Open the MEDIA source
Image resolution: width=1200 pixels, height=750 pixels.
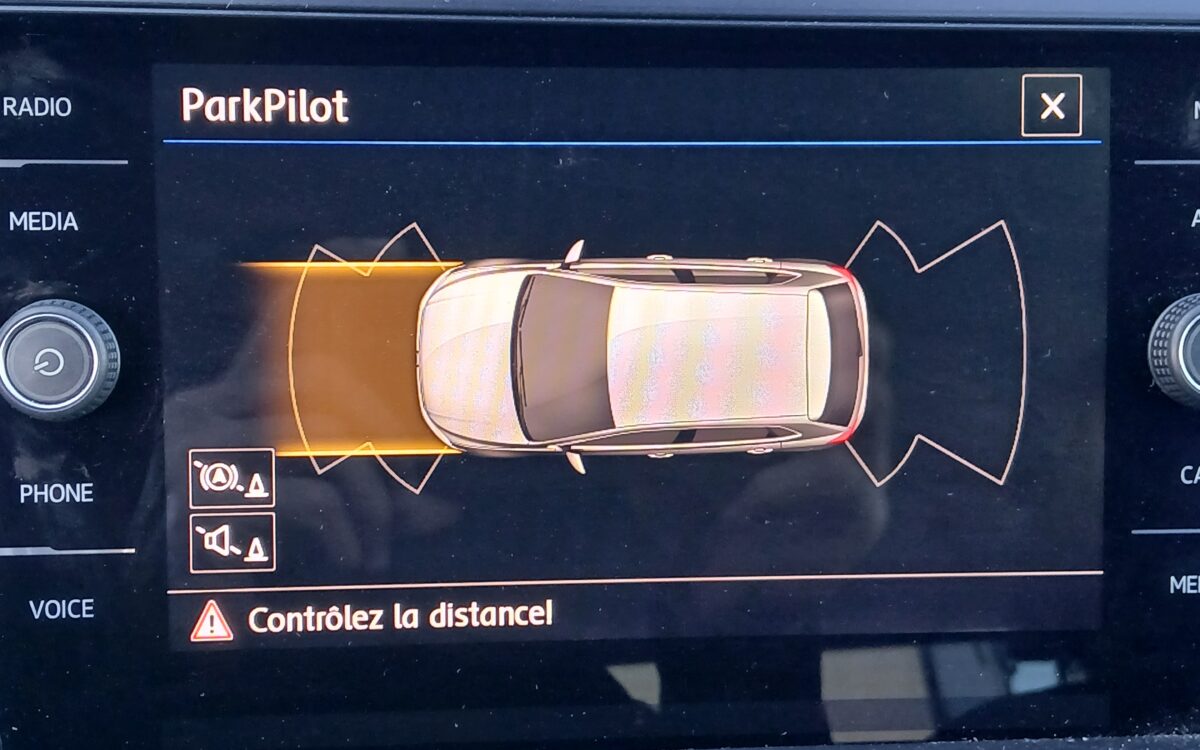(x=43, y=221)
